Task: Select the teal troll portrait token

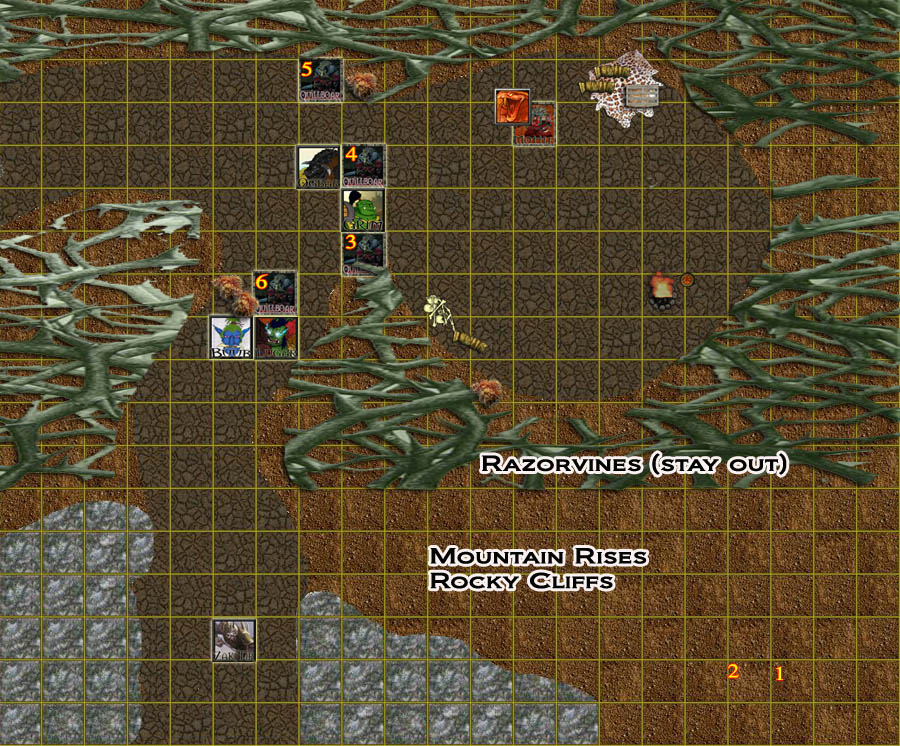Action: pyautogui.click(x=276, y=338)
